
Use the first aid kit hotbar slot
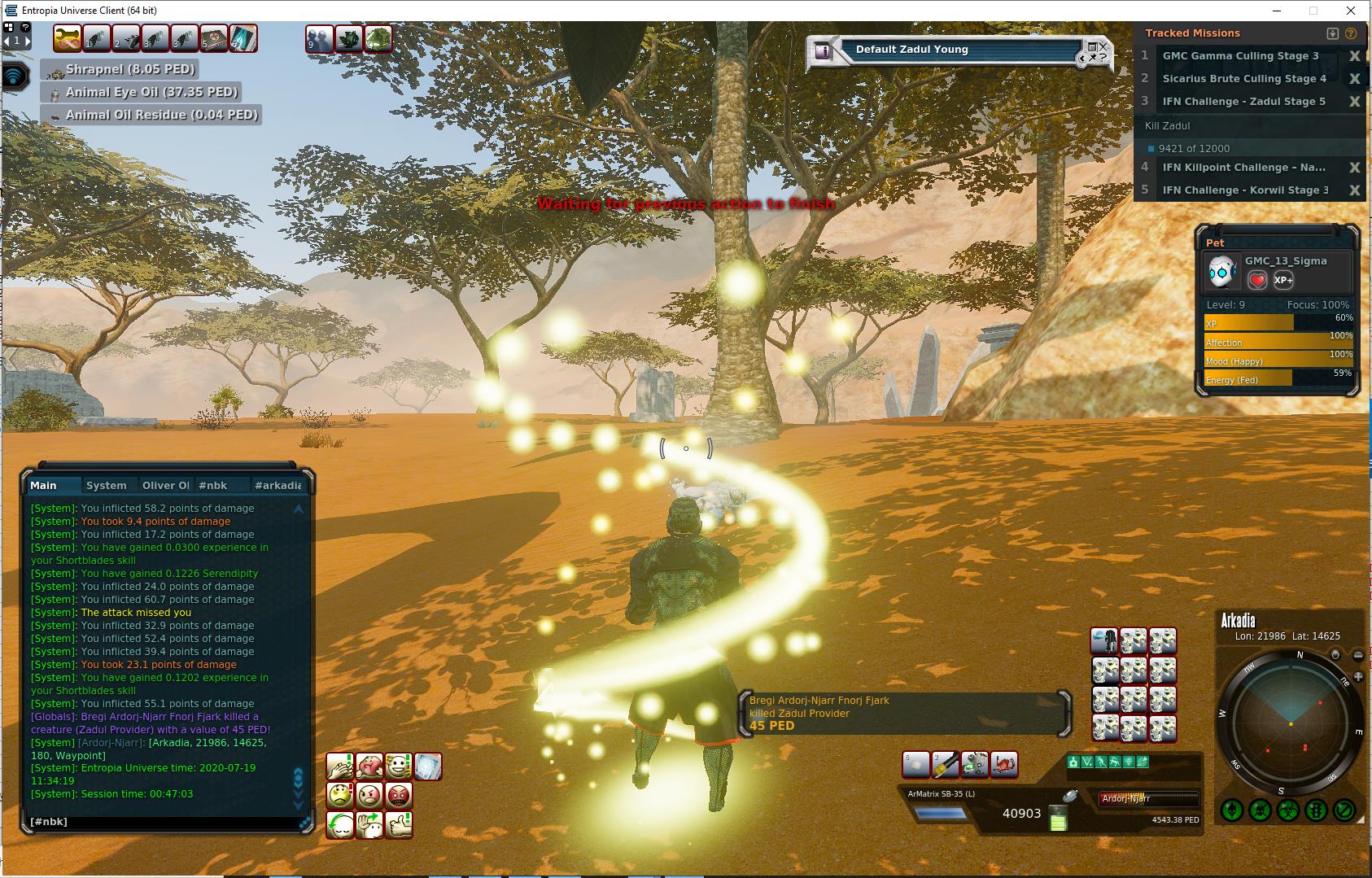coord(214,38)
